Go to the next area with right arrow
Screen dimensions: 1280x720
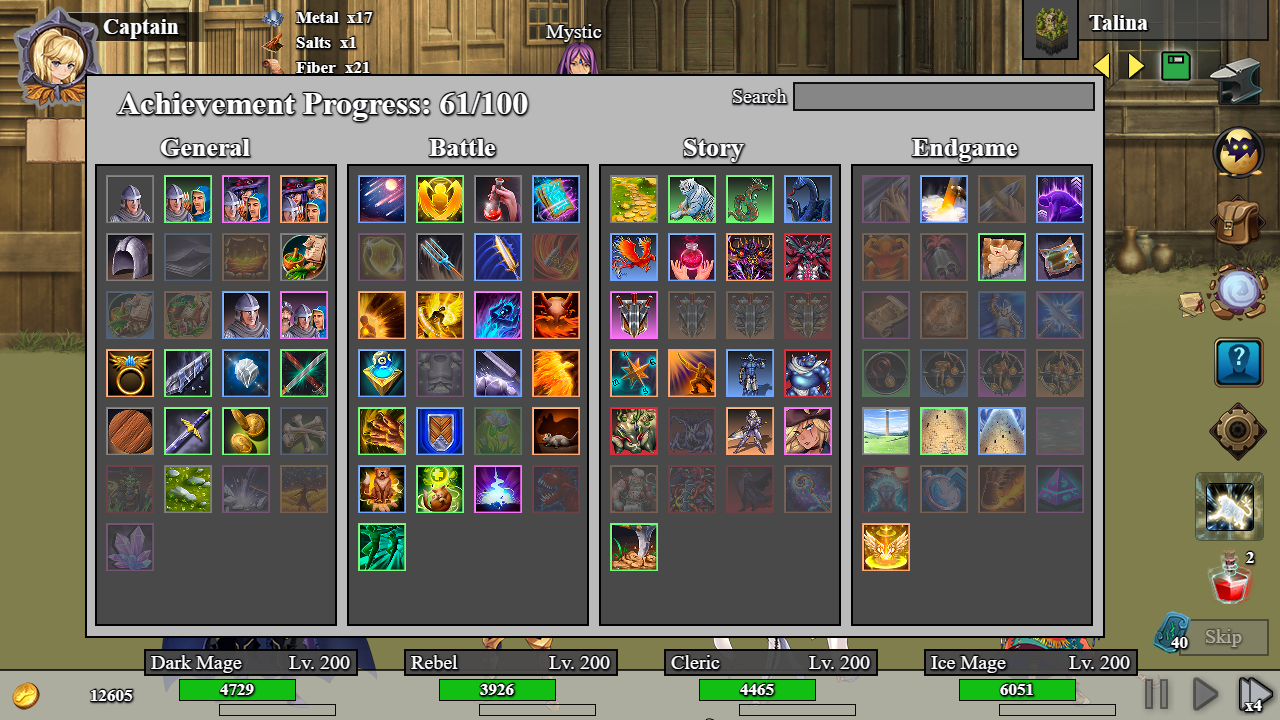pyautogui.click(x=1136, y=67)
